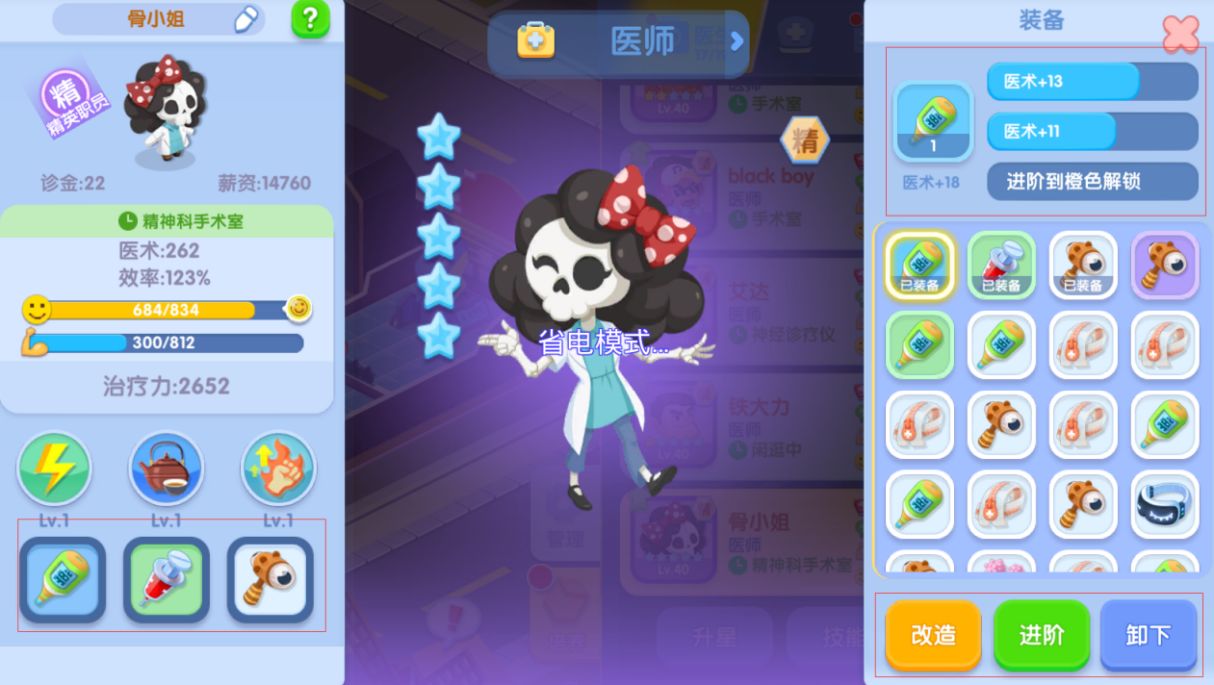Viewport: 1214px width, 685px height.
Task: Select the teapot skill icon
Action: (166, 468)
